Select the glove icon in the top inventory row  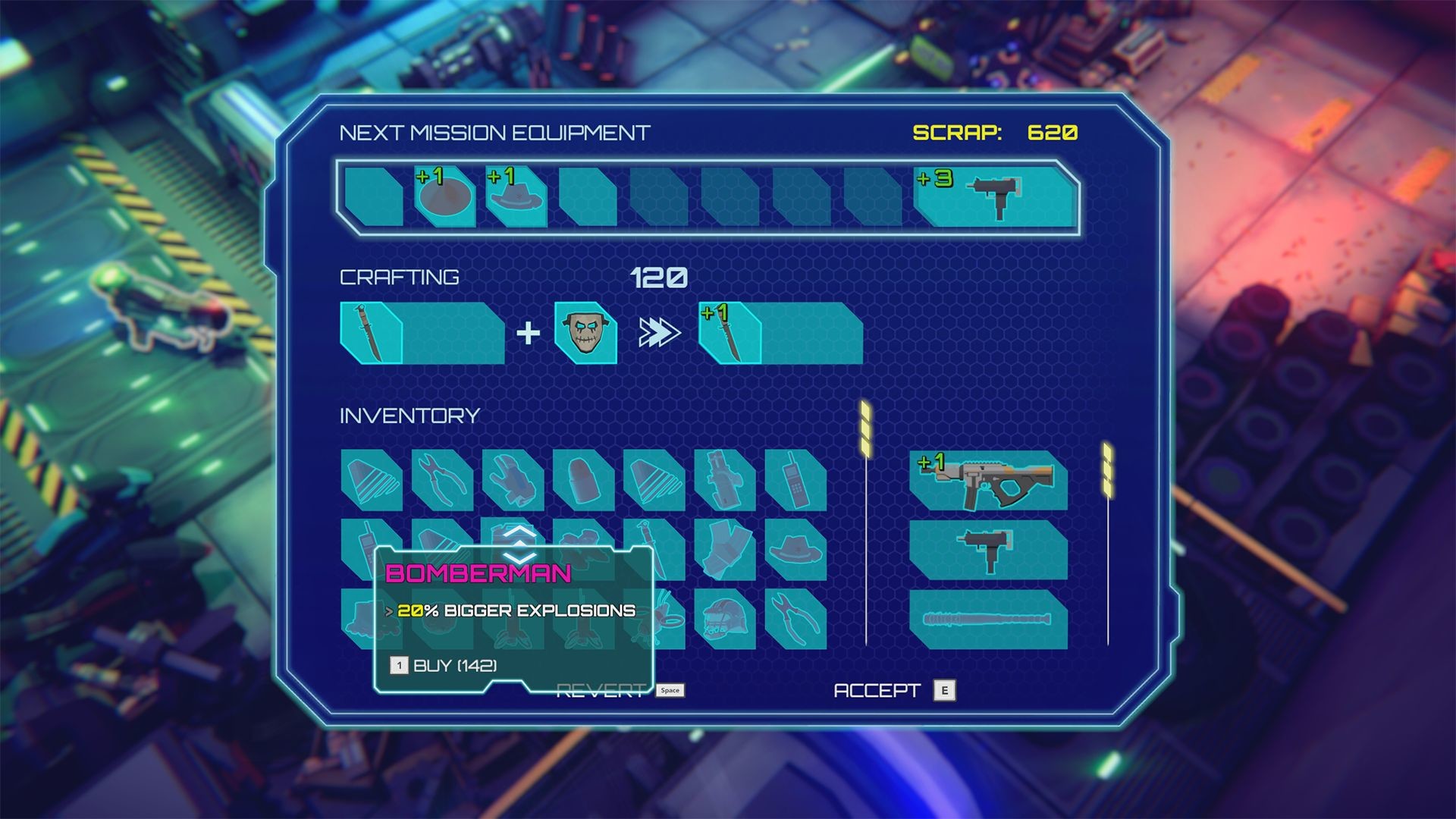pos(513,479)
